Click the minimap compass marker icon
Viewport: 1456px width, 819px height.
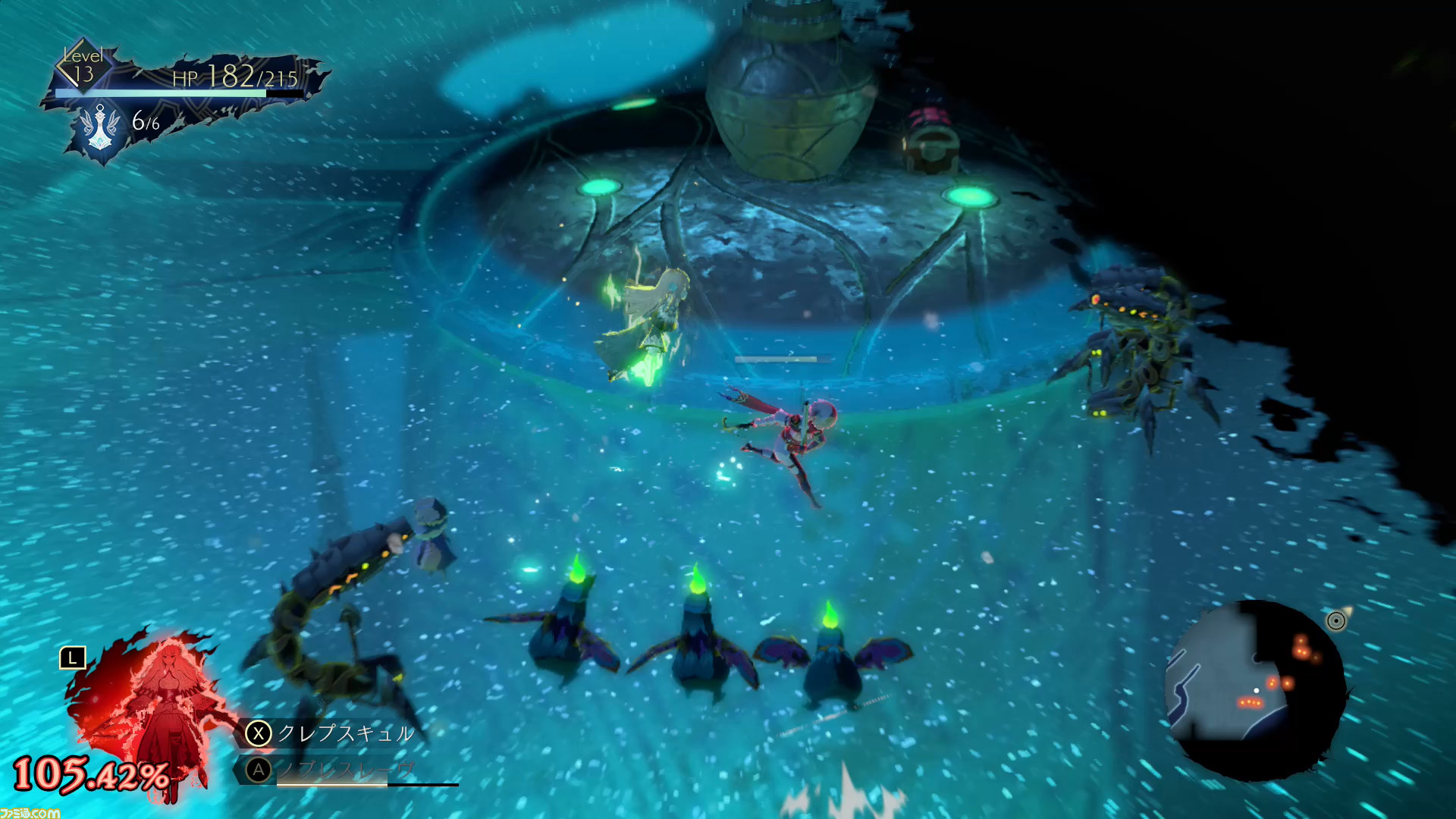(1336, 621)
